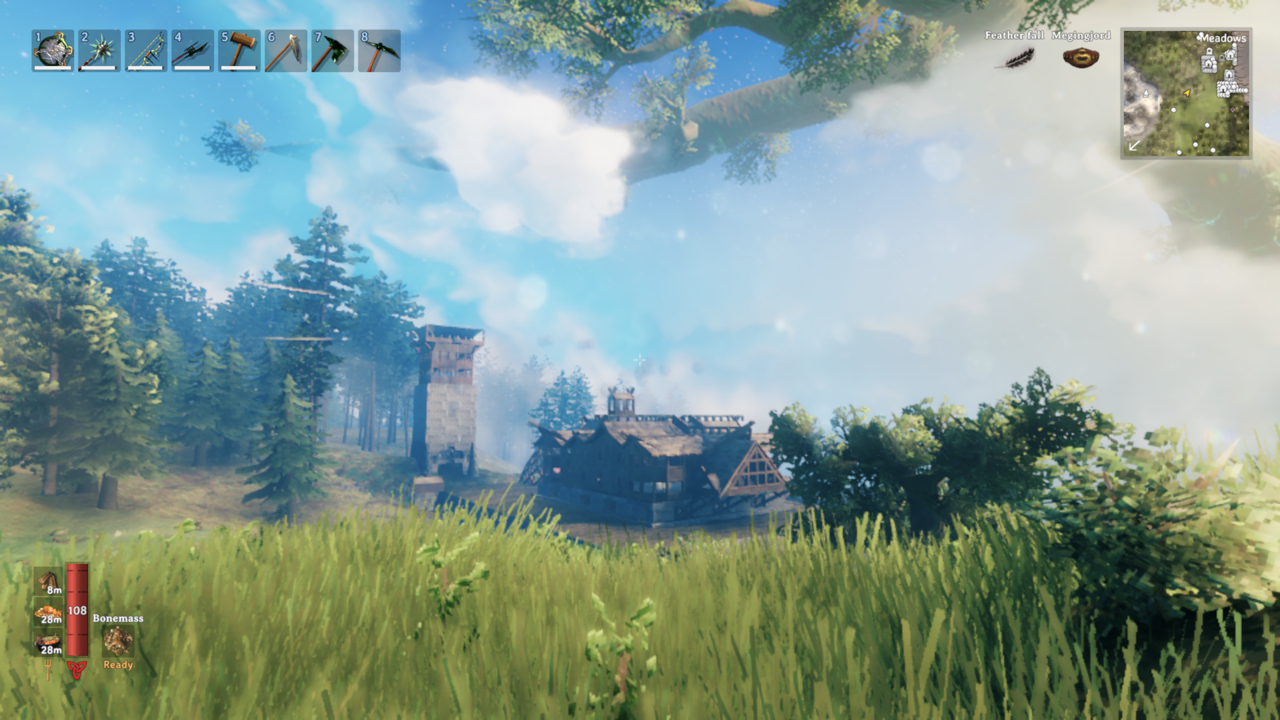Viewport: 1280px width, 720px height.
Task: Click the top food slot with 8m left
Action: point(48,582)
